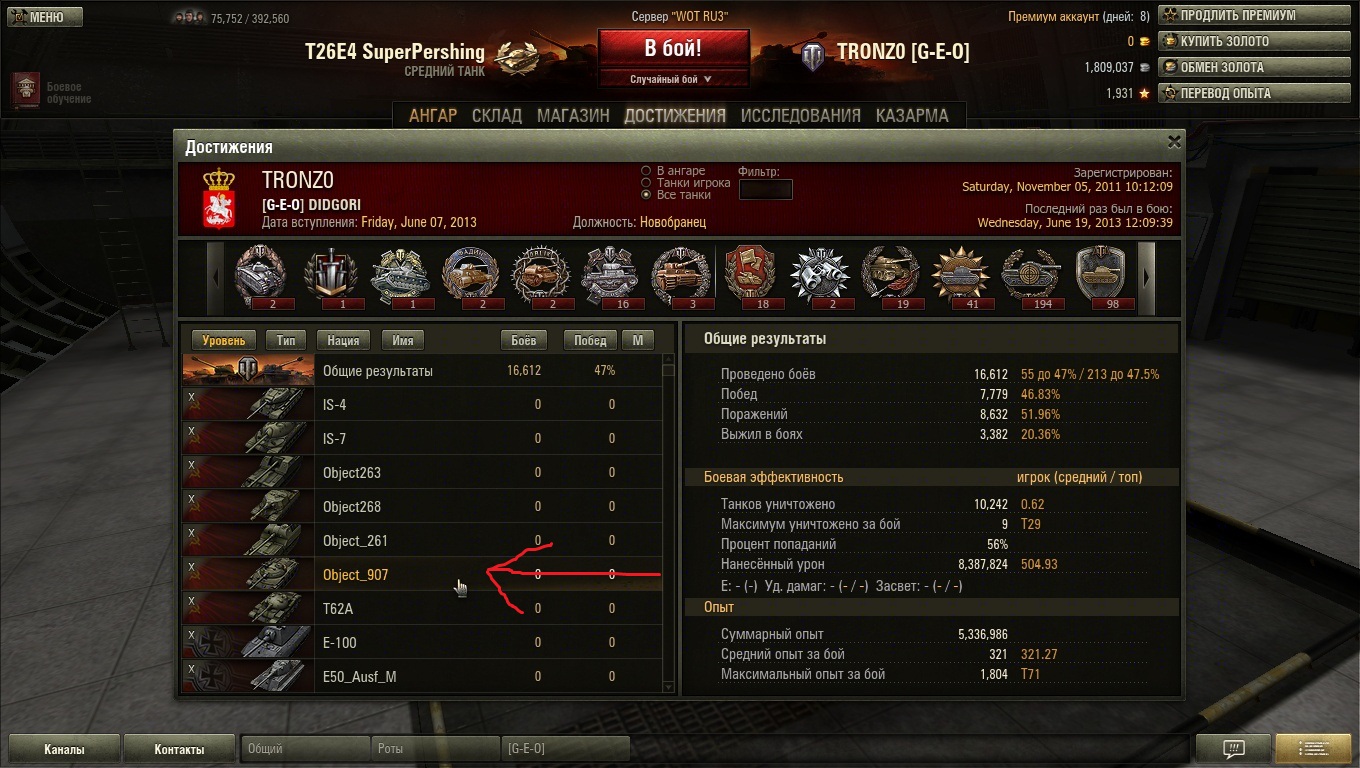Go to the МАГАЗИН tab
Screen dimensions: 1360x768
573,115
